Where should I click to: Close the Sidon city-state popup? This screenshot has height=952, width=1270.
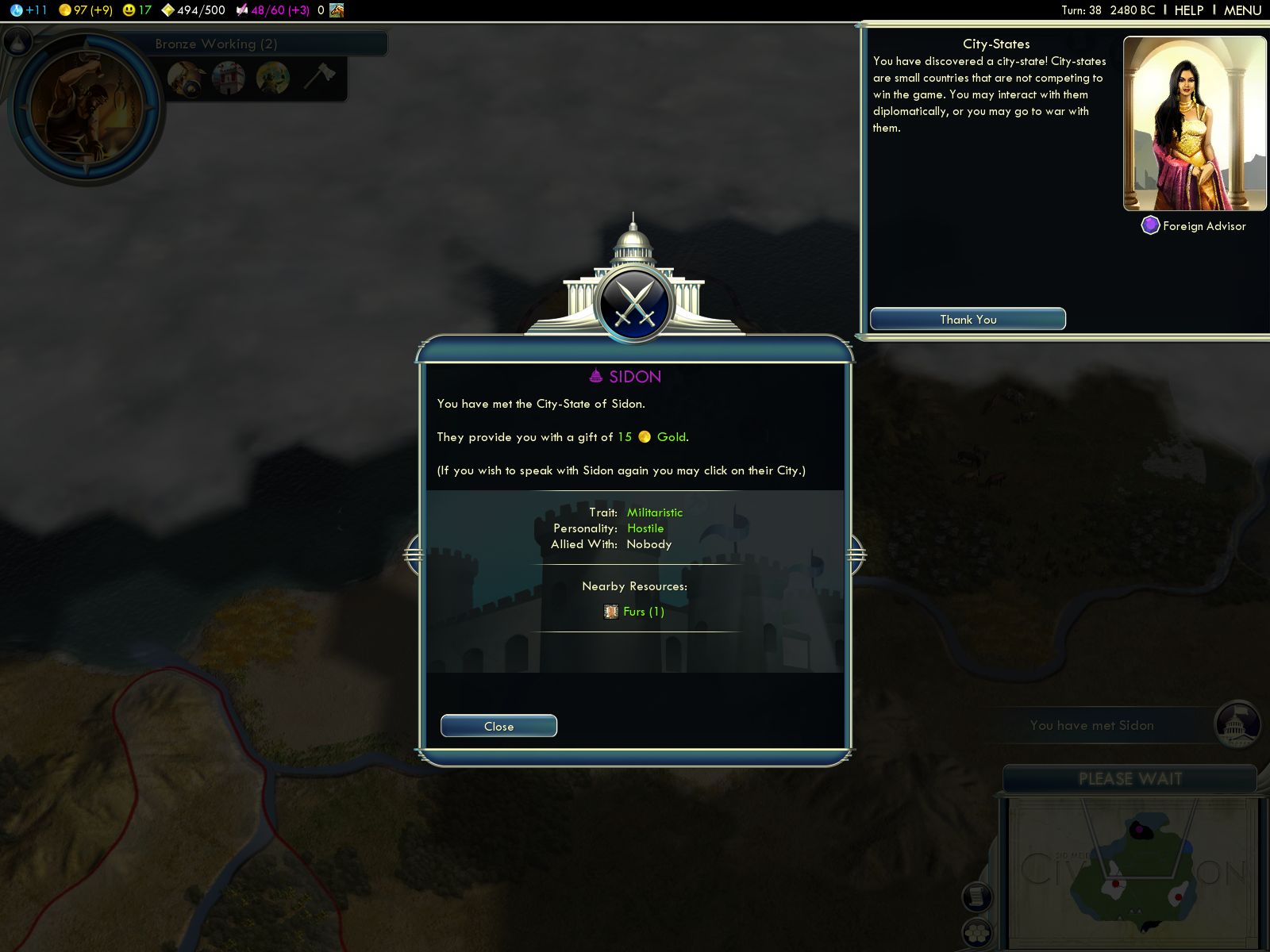498,726
